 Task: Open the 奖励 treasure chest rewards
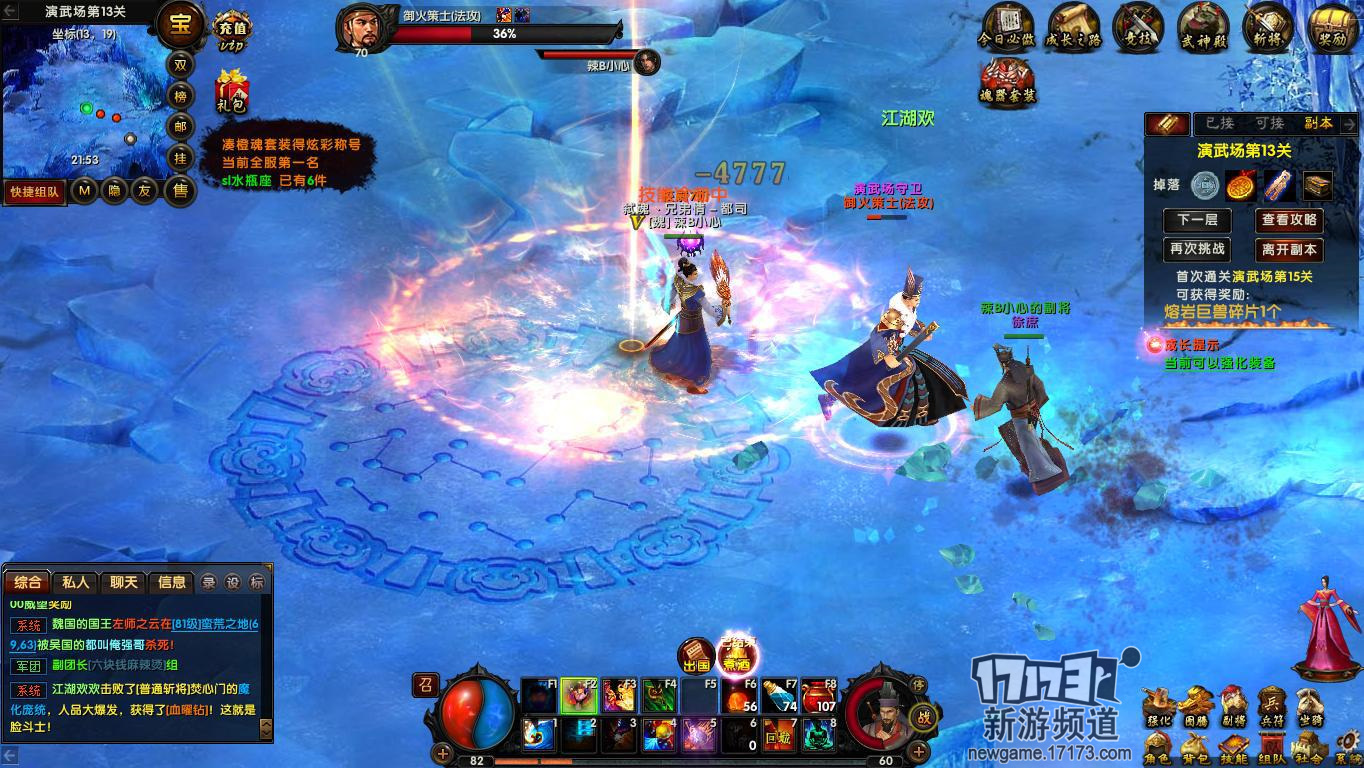click(1331, 26)
